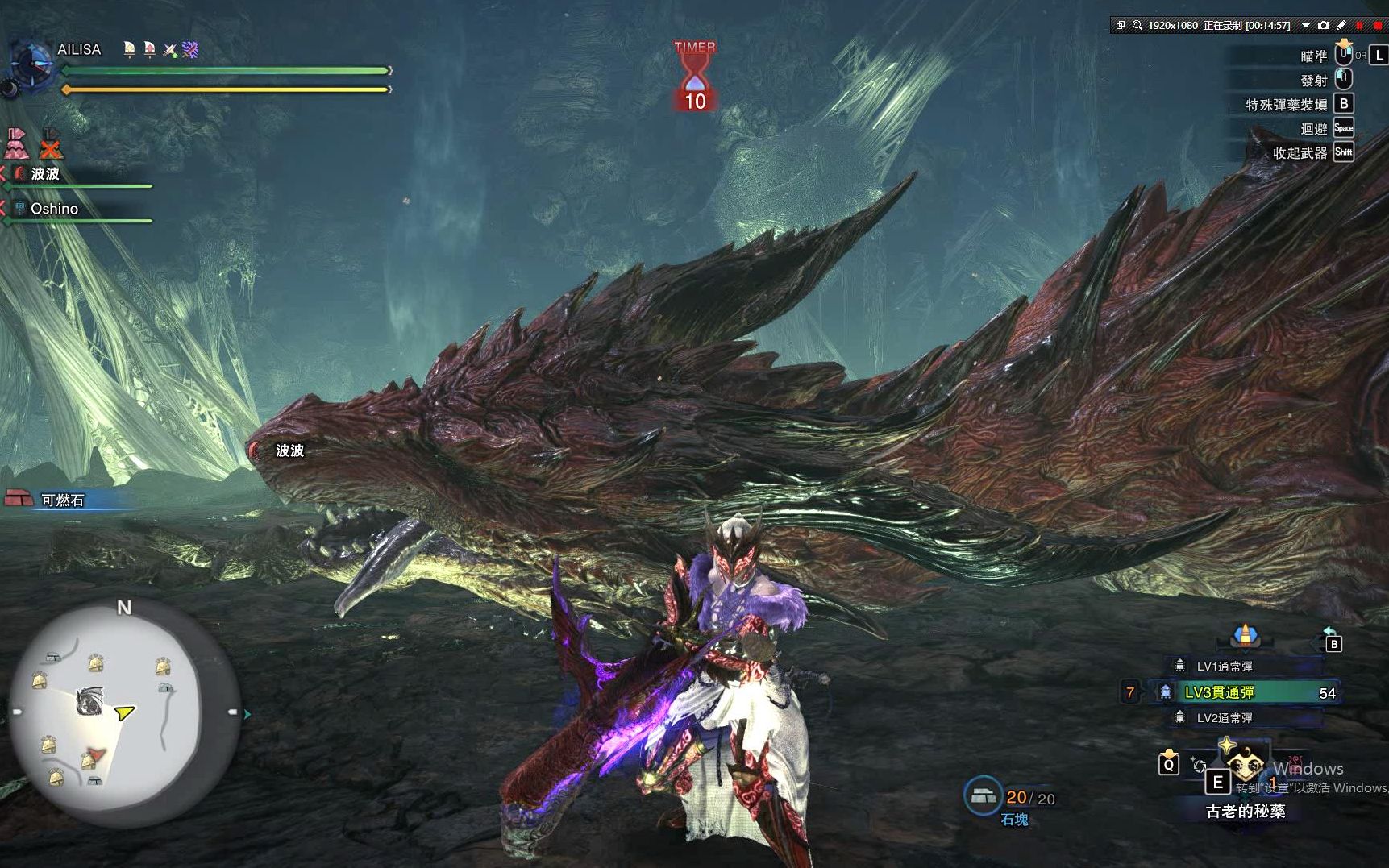
Task: Click the crossed-out orange signal flag icon
Action: click(x=51, y=143)
